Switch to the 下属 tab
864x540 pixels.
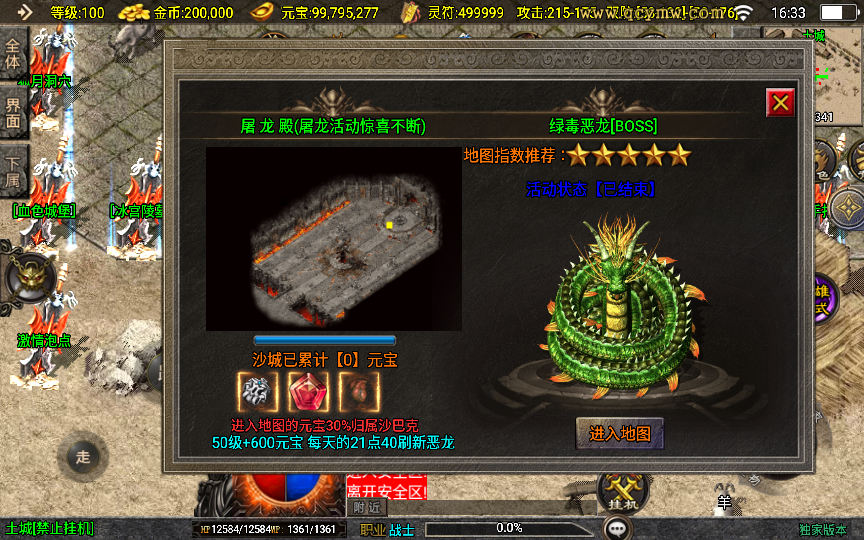pos(13,172)
